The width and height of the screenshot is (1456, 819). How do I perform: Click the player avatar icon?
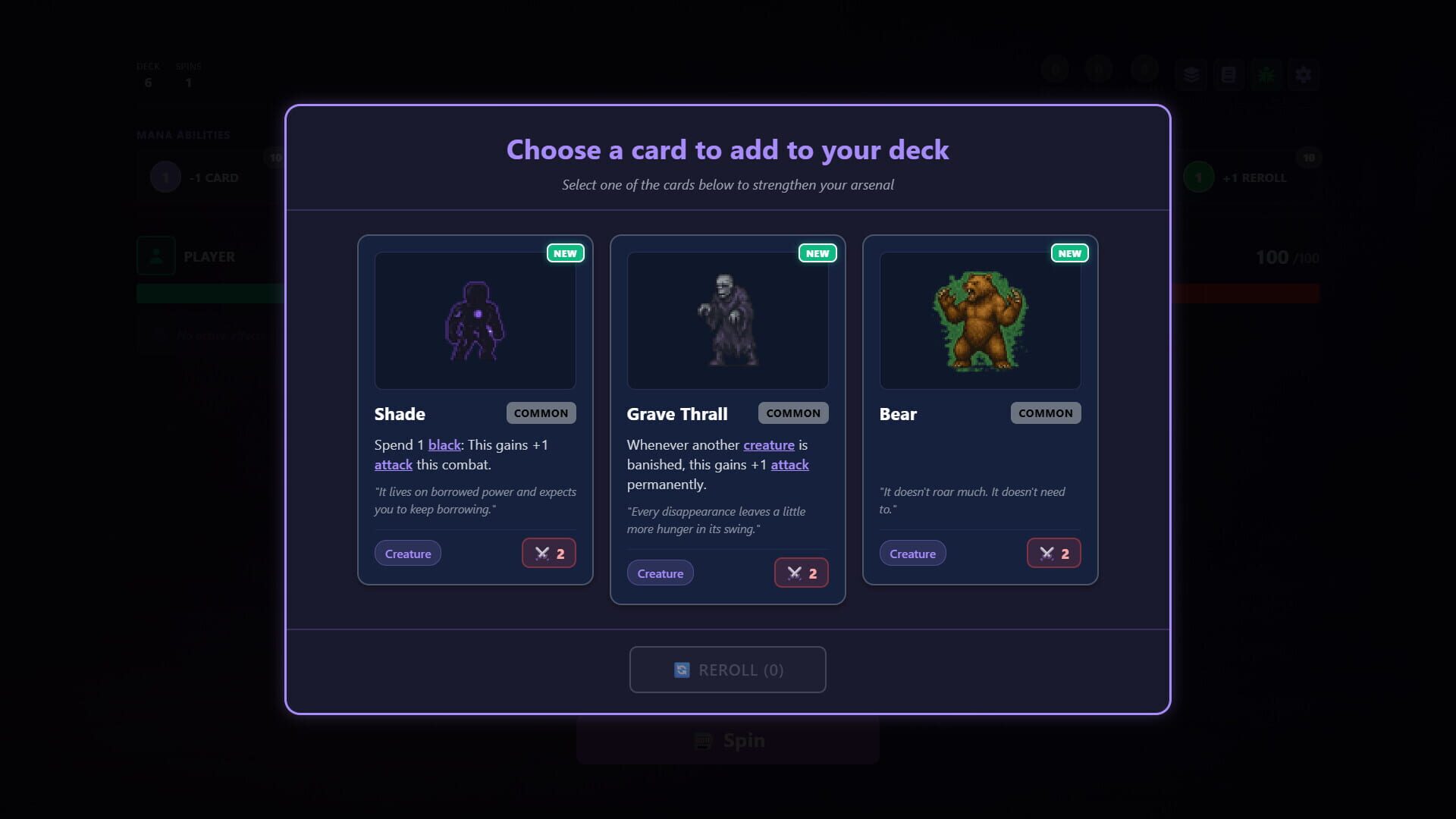click(x=155, y=256)
